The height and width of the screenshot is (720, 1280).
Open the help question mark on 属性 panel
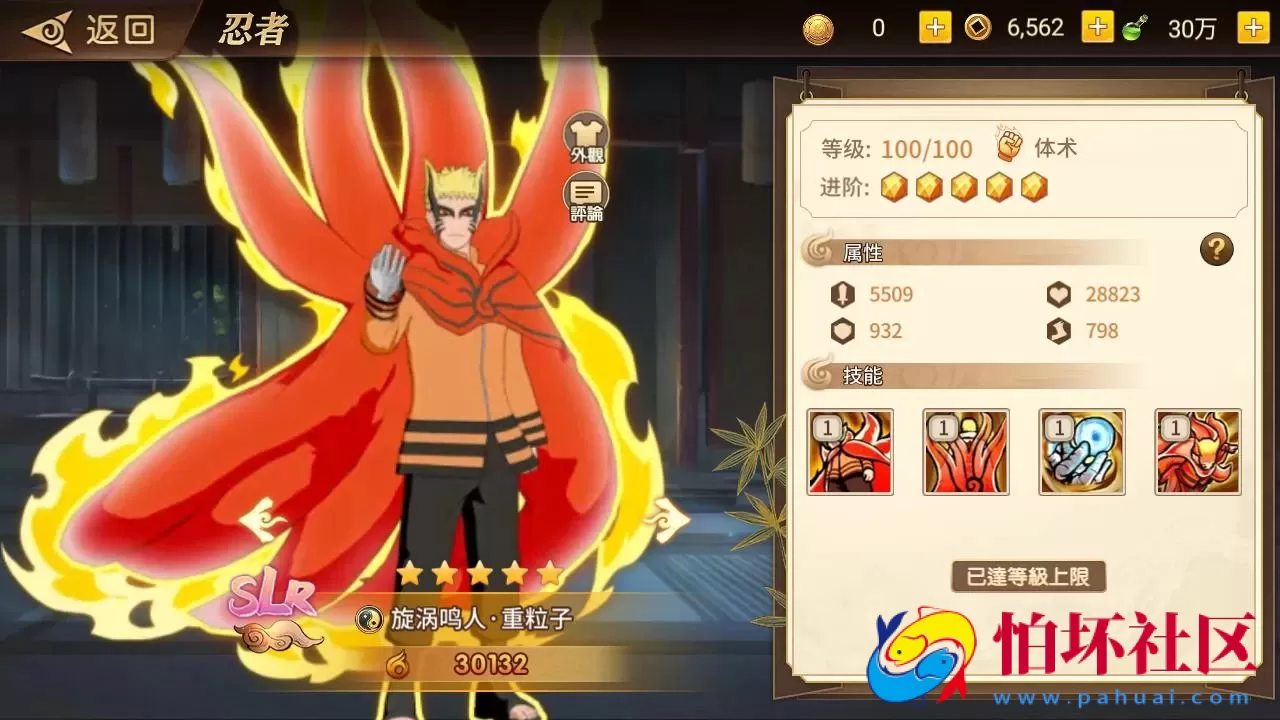[x=1216, y=250]
